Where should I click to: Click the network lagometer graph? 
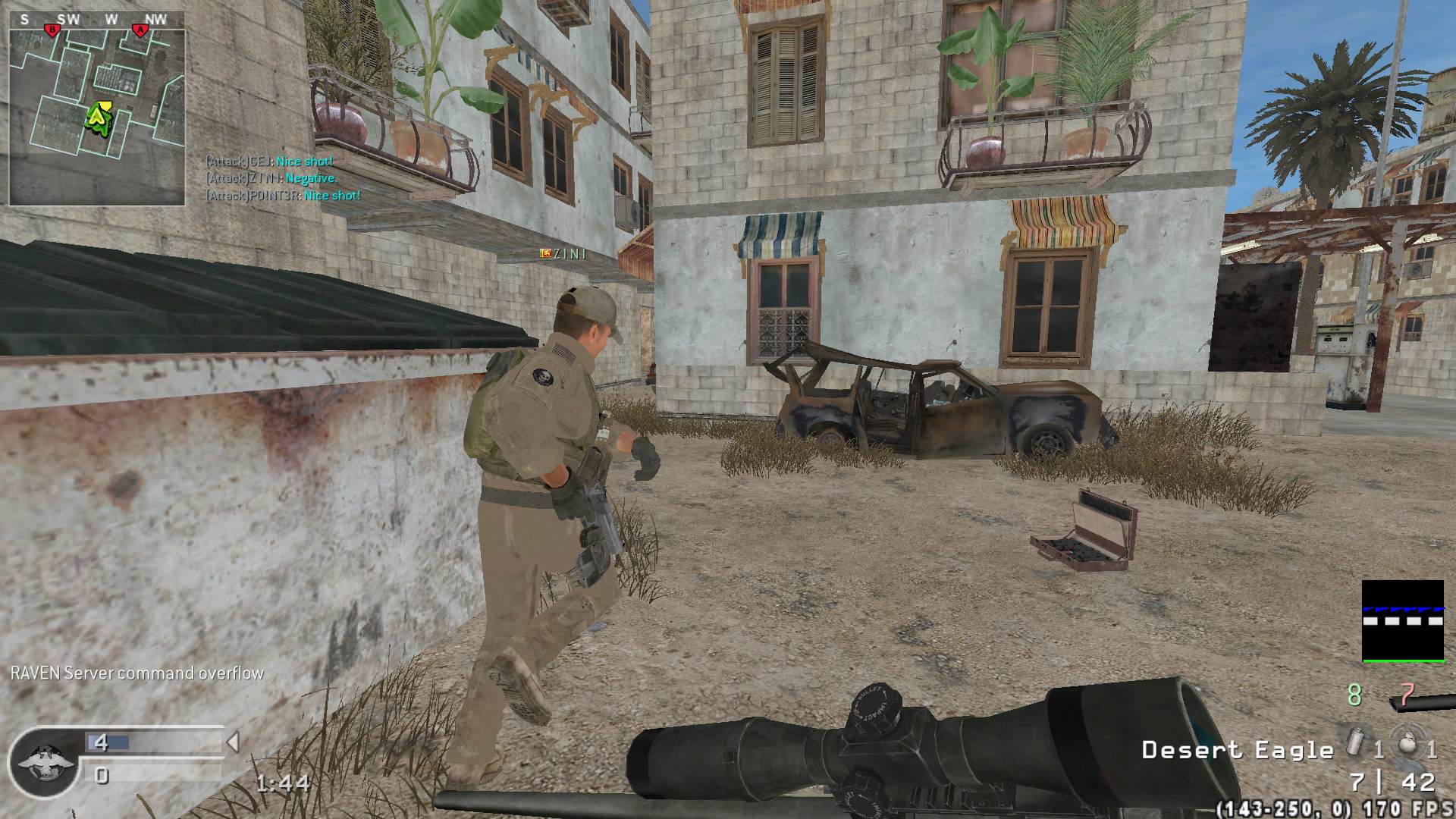[1402, 621]
